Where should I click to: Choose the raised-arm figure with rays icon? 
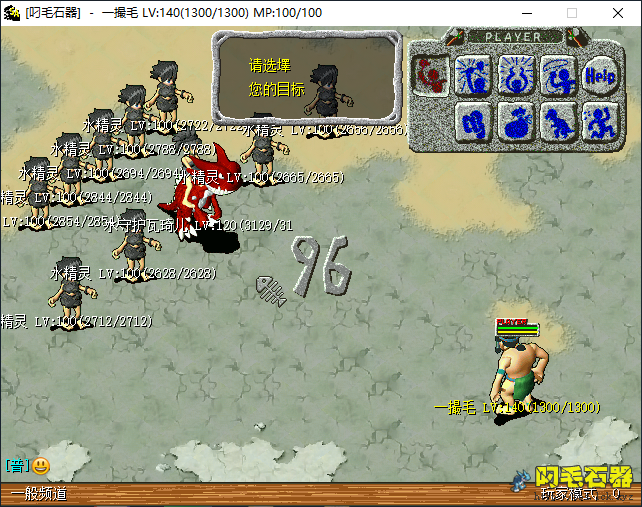click(x=472, y=74)
